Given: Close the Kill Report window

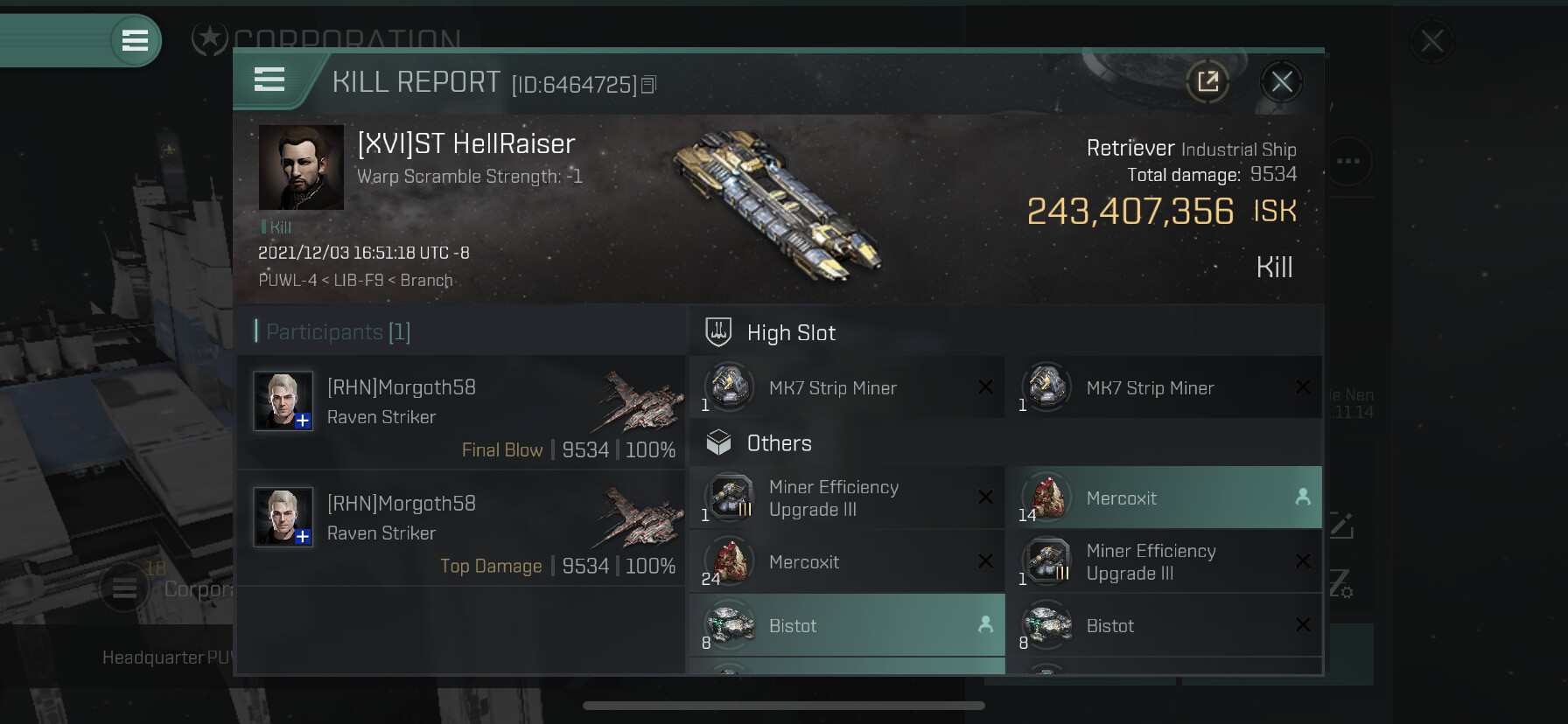Looking at the screenshot, I should coord(1282,82).
